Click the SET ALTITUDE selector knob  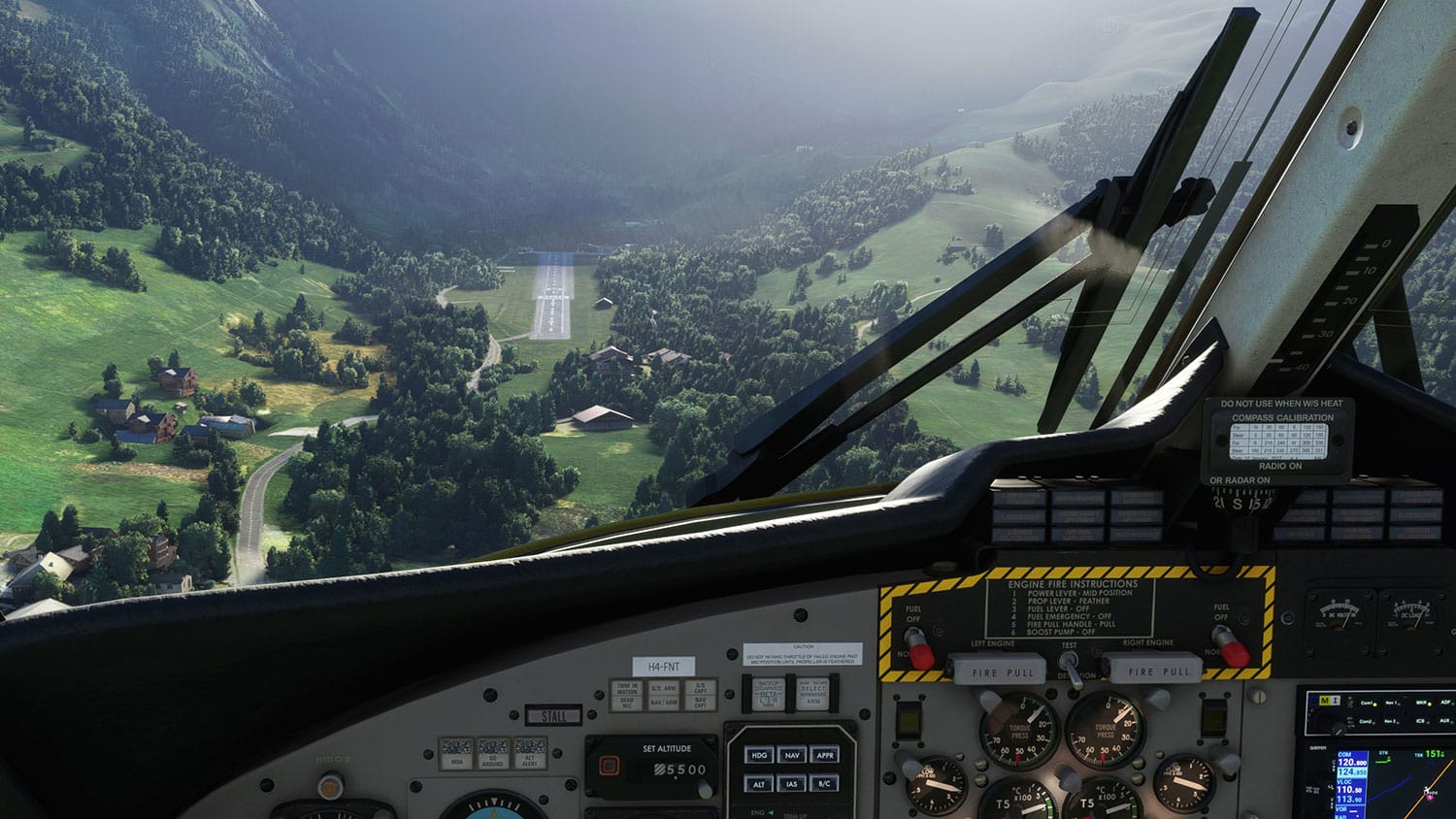707,788
